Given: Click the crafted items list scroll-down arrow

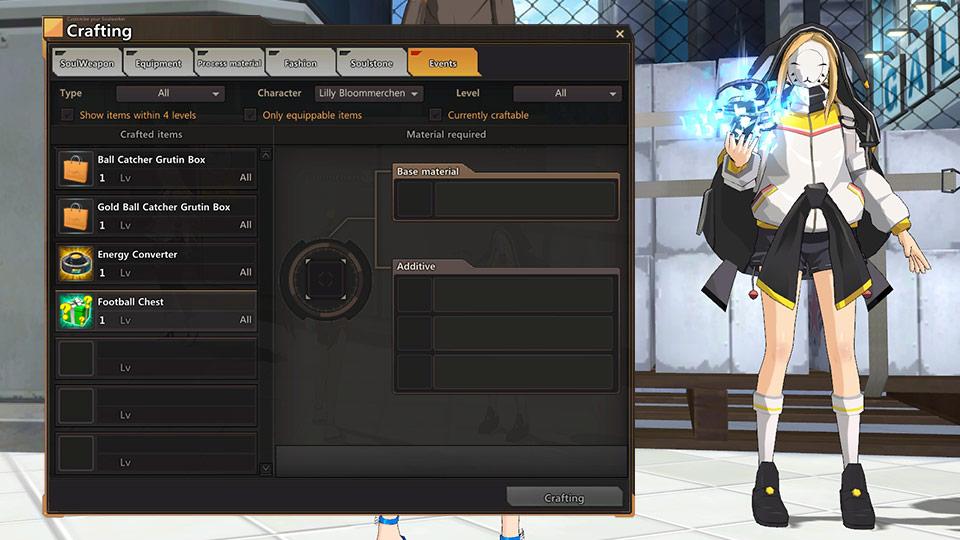Looking at the screenshot, I should tap(266, 468).
